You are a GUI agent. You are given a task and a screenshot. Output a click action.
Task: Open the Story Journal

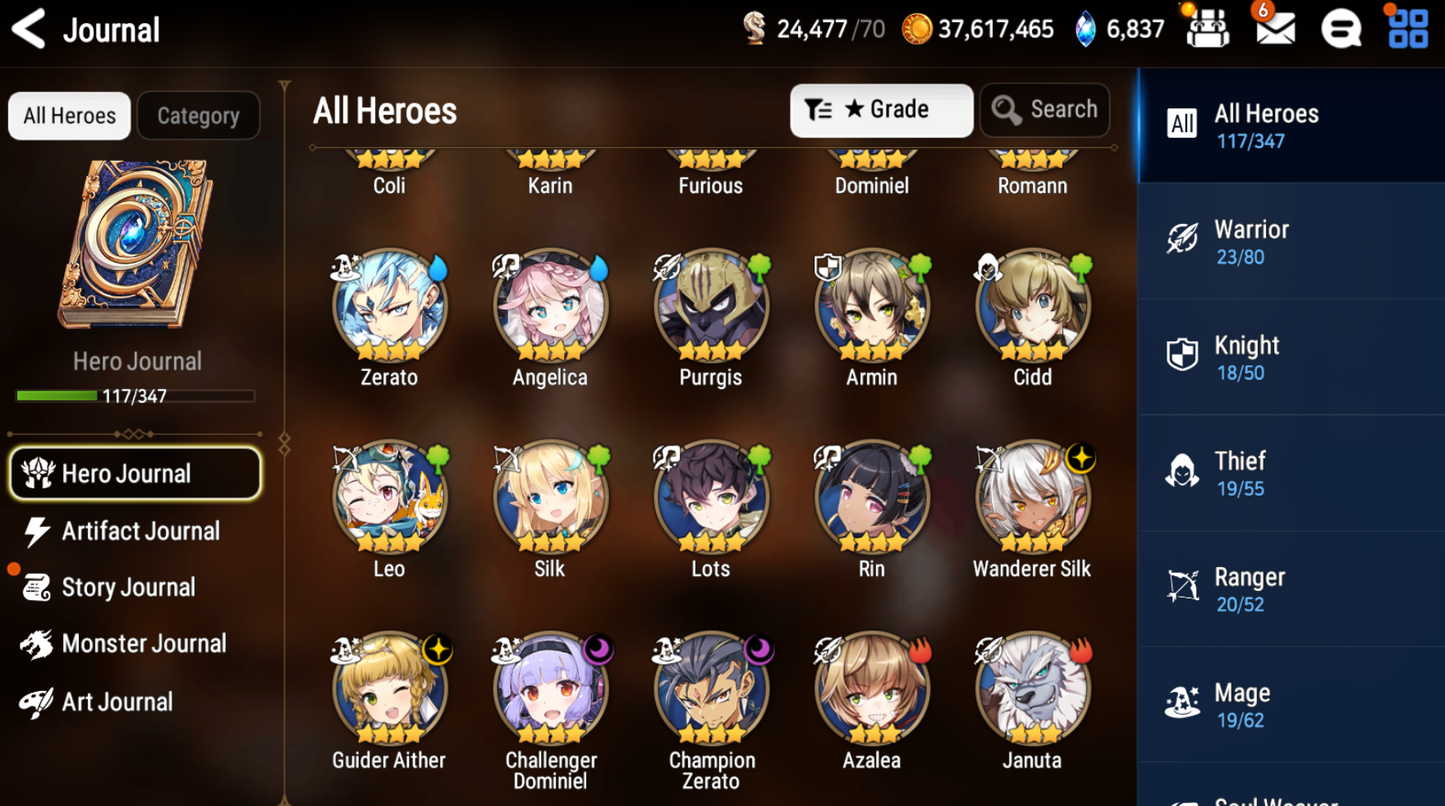point(126,587)
